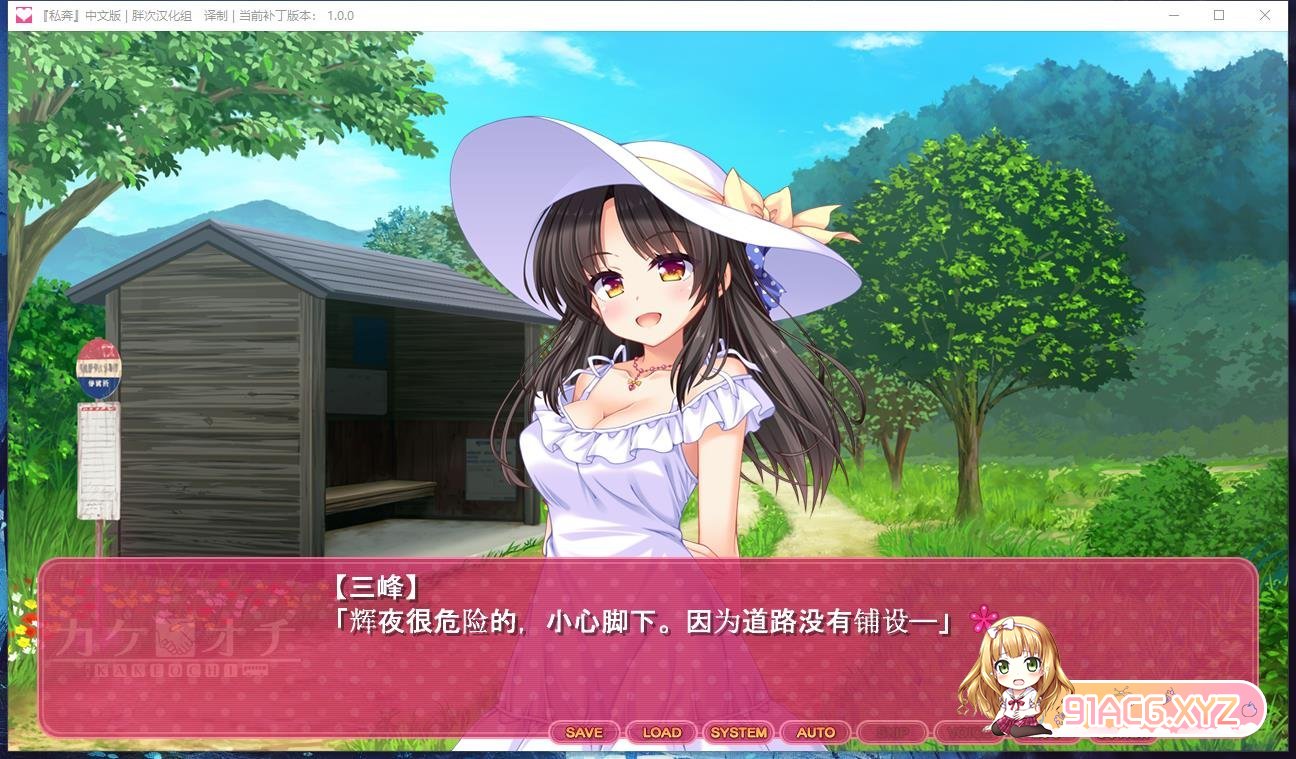1296x759 pixels.
Task: Open the SAVE menu
Action: [584, 733]
